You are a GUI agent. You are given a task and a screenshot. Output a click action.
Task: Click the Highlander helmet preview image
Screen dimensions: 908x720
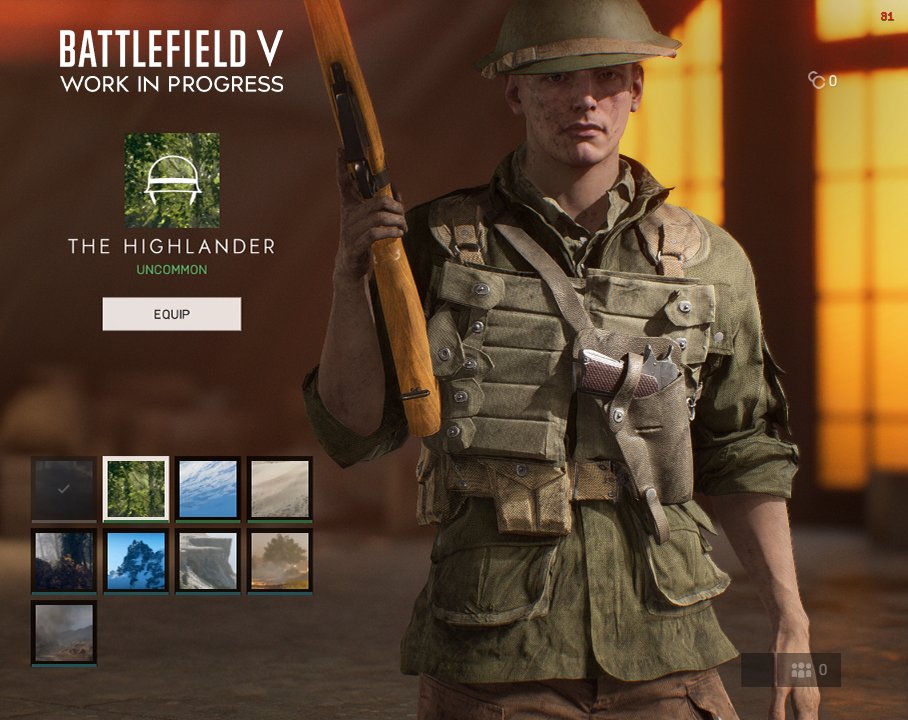coord(172,180)
